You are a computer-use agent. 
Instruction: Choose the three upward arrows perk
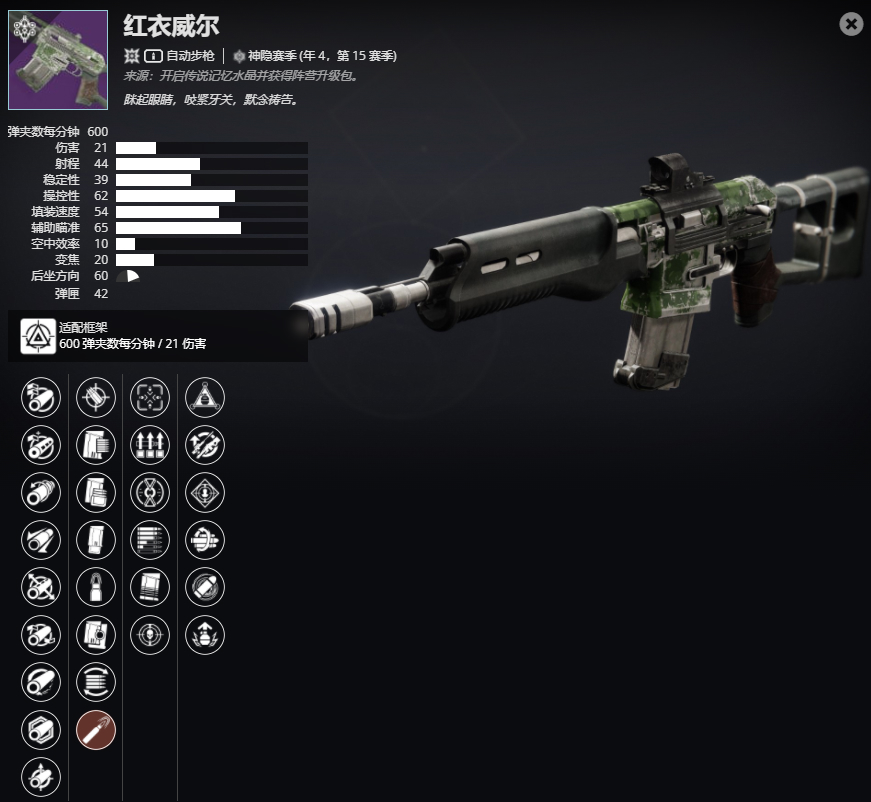(x=150, y=445)
